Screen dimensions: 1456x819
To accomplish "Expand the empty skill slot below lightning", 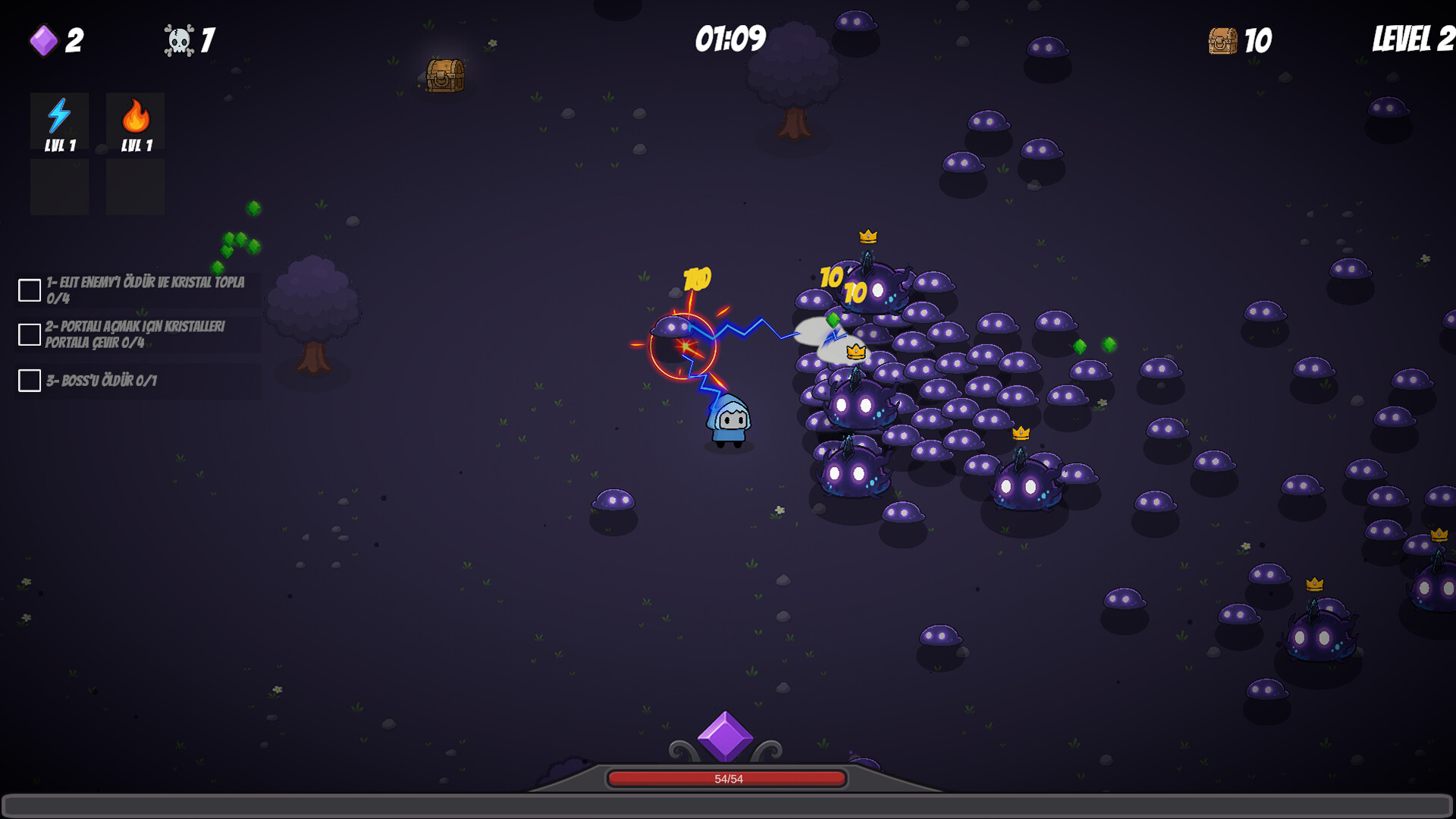I will [x=59, y=187].
